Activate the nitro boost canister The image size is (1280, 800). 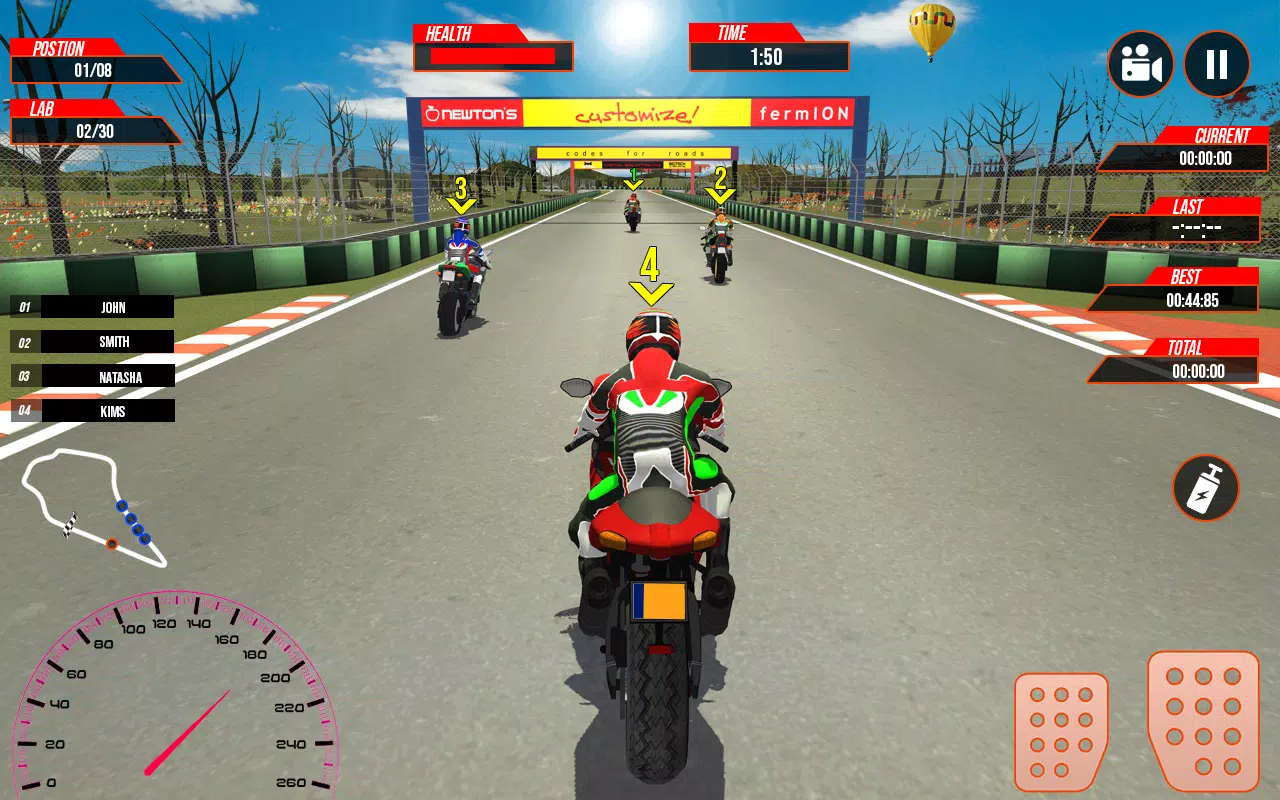(x=1205, y=488)
